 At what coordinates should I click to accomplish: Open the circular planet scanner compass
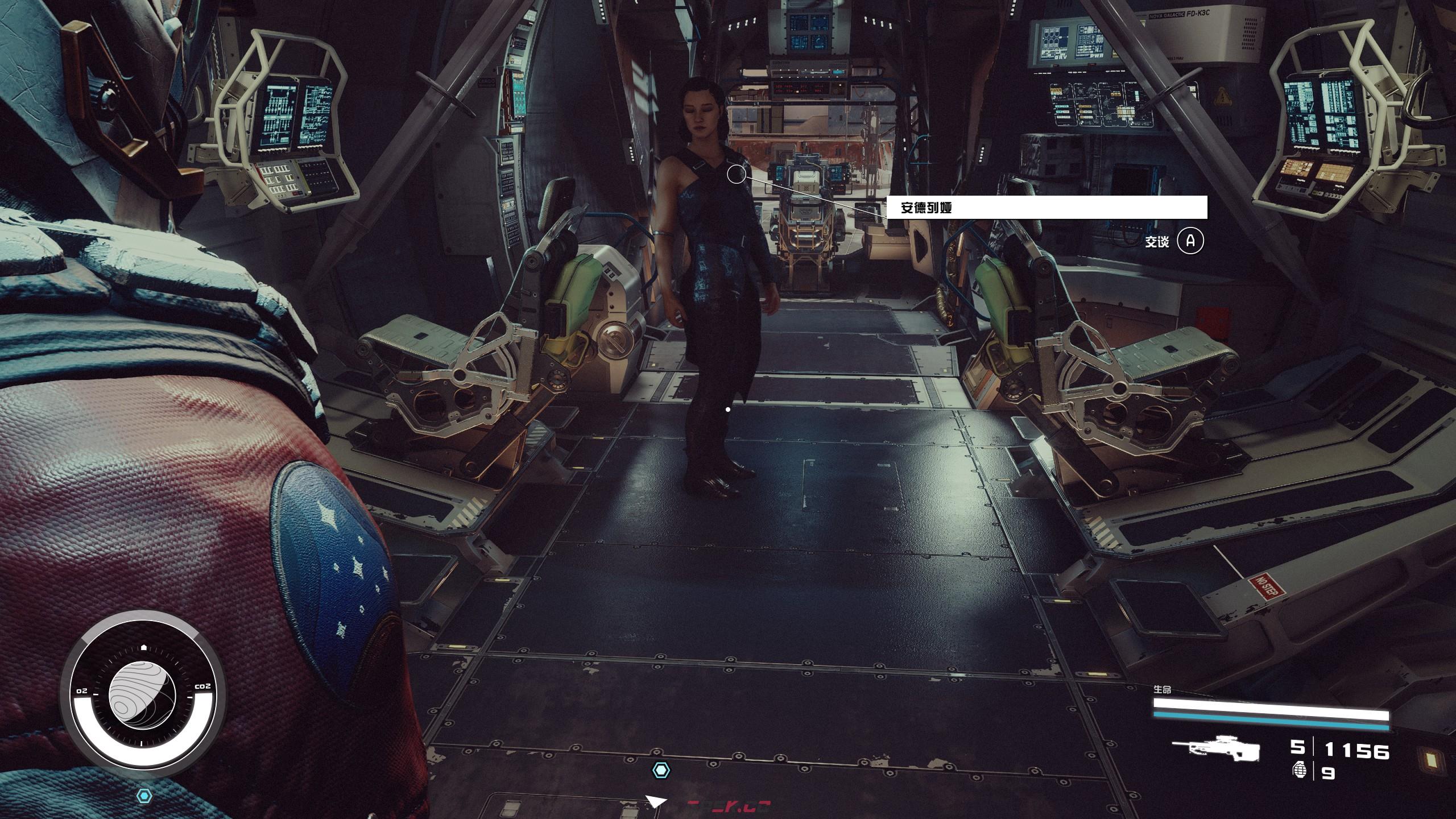(x=142, y=697)
